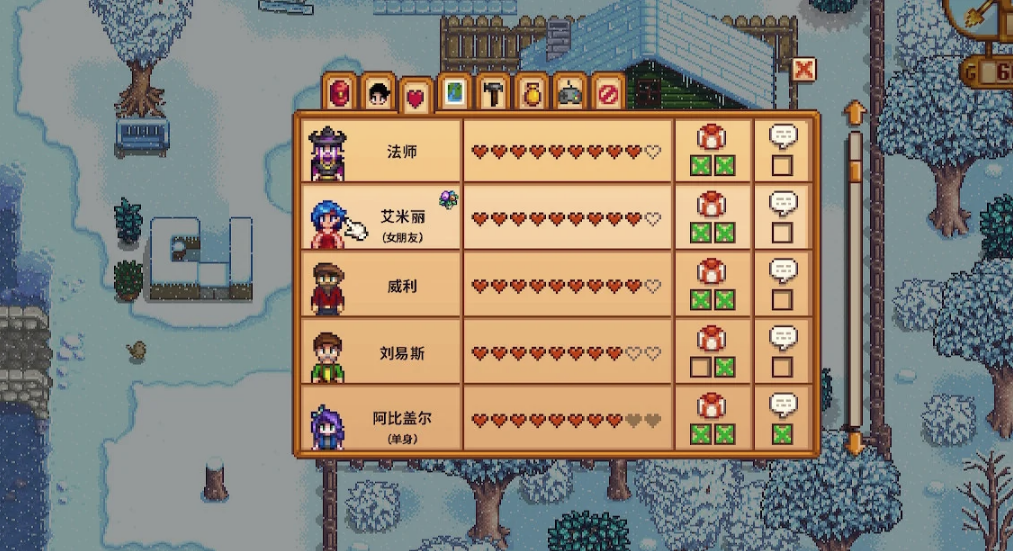Click the scroll up arrow
Screen dimensions: 1013x551
click(x=854, y=112)
